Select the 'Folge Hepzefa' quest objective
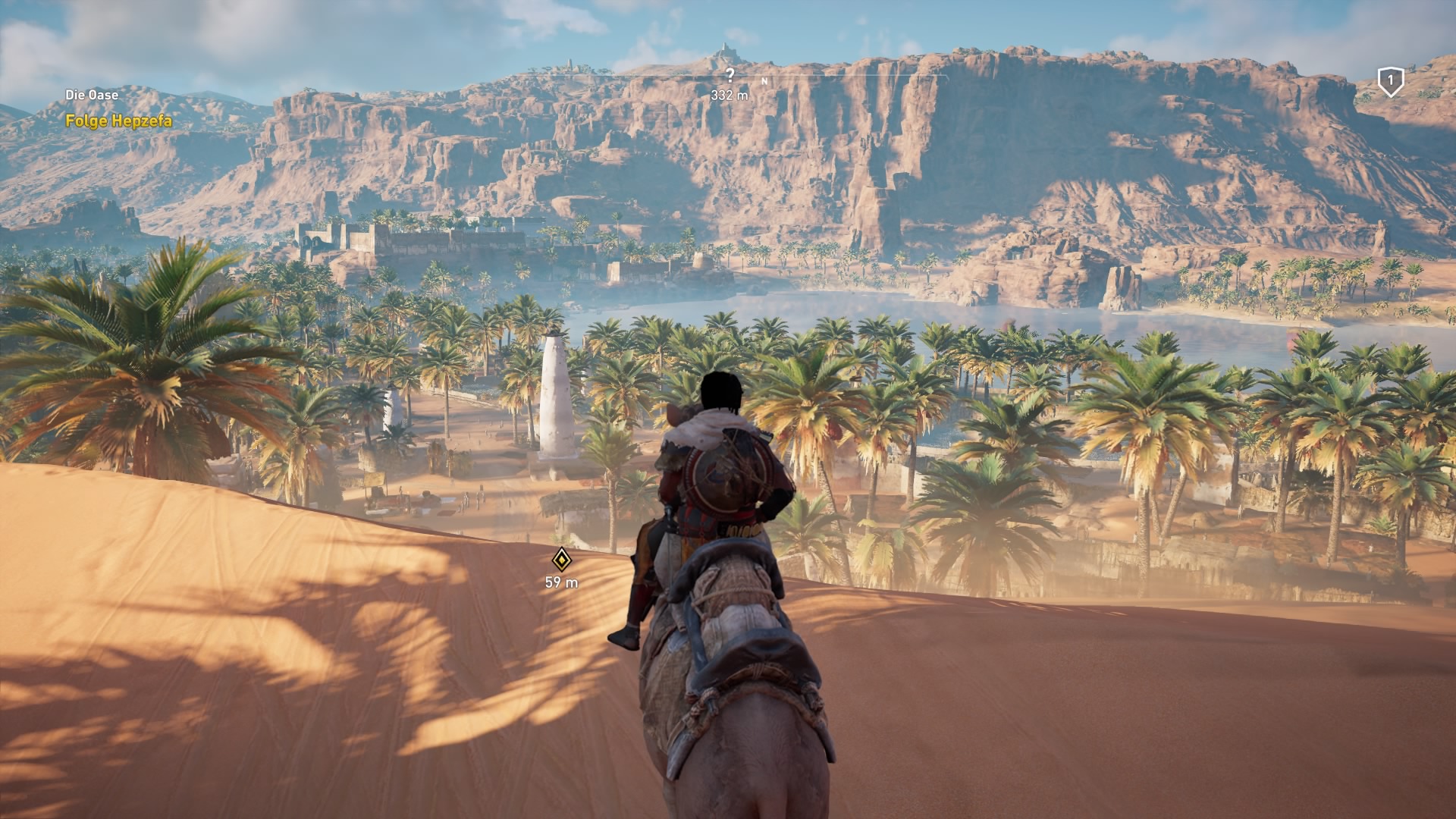The height and width of the screenshot is (819, 1456). (x=118, y=121)
